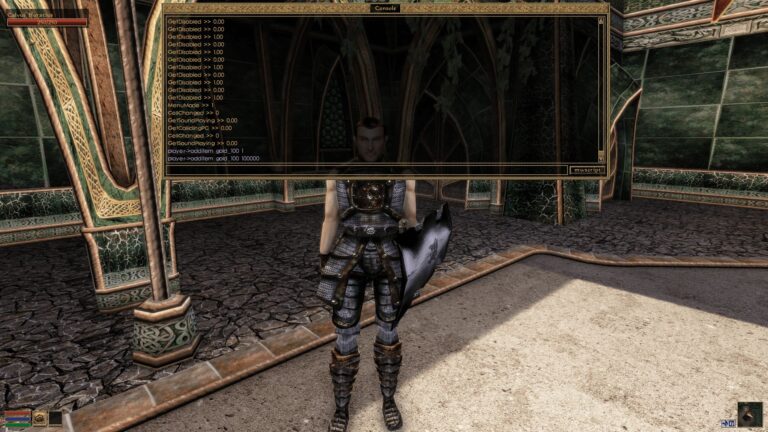
Task: Select the empty magic slot beside weapon icon
Action: click(x=55, y=418)
